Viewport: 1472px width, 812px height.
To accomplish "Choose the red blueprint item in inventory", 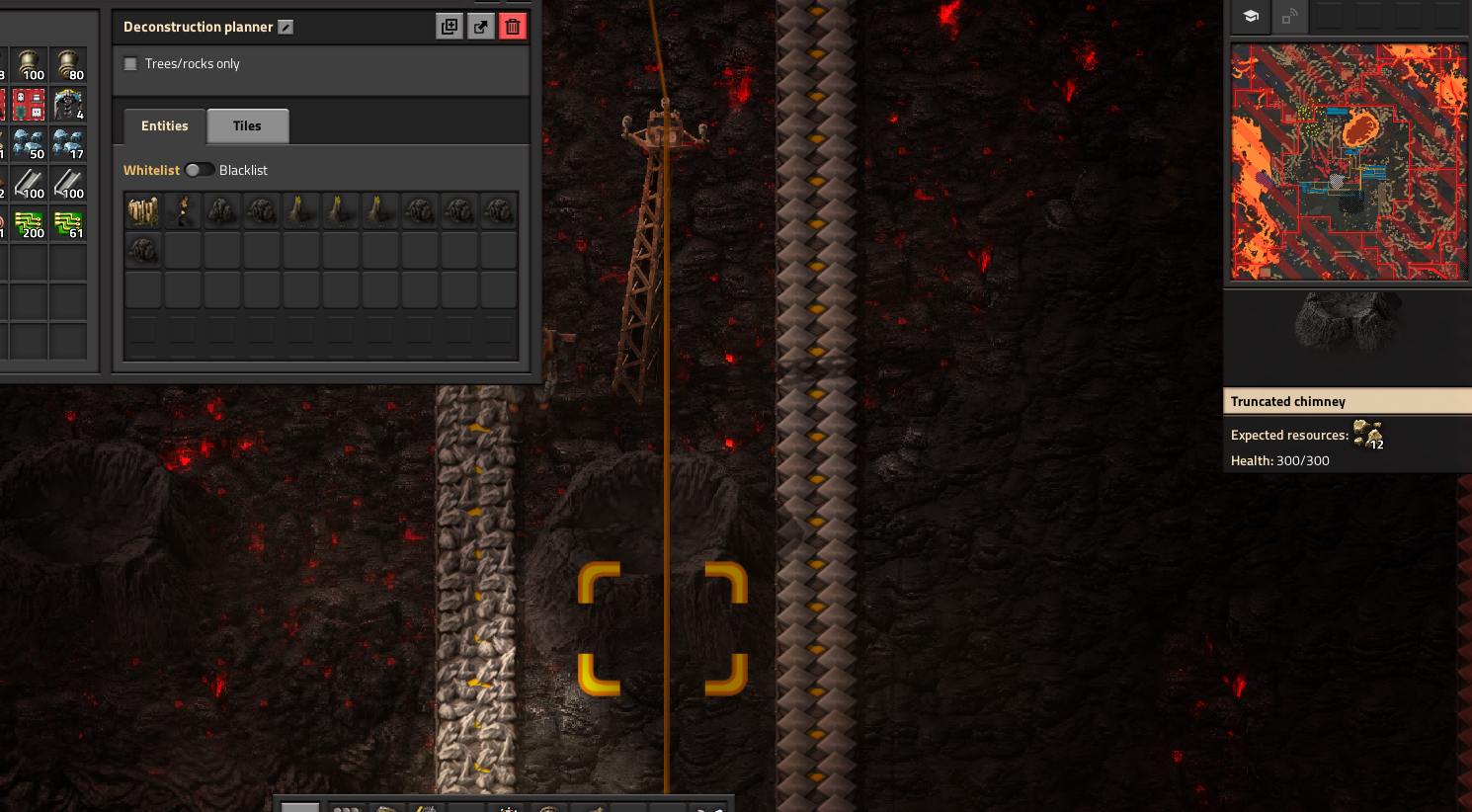I will point(29,105).
